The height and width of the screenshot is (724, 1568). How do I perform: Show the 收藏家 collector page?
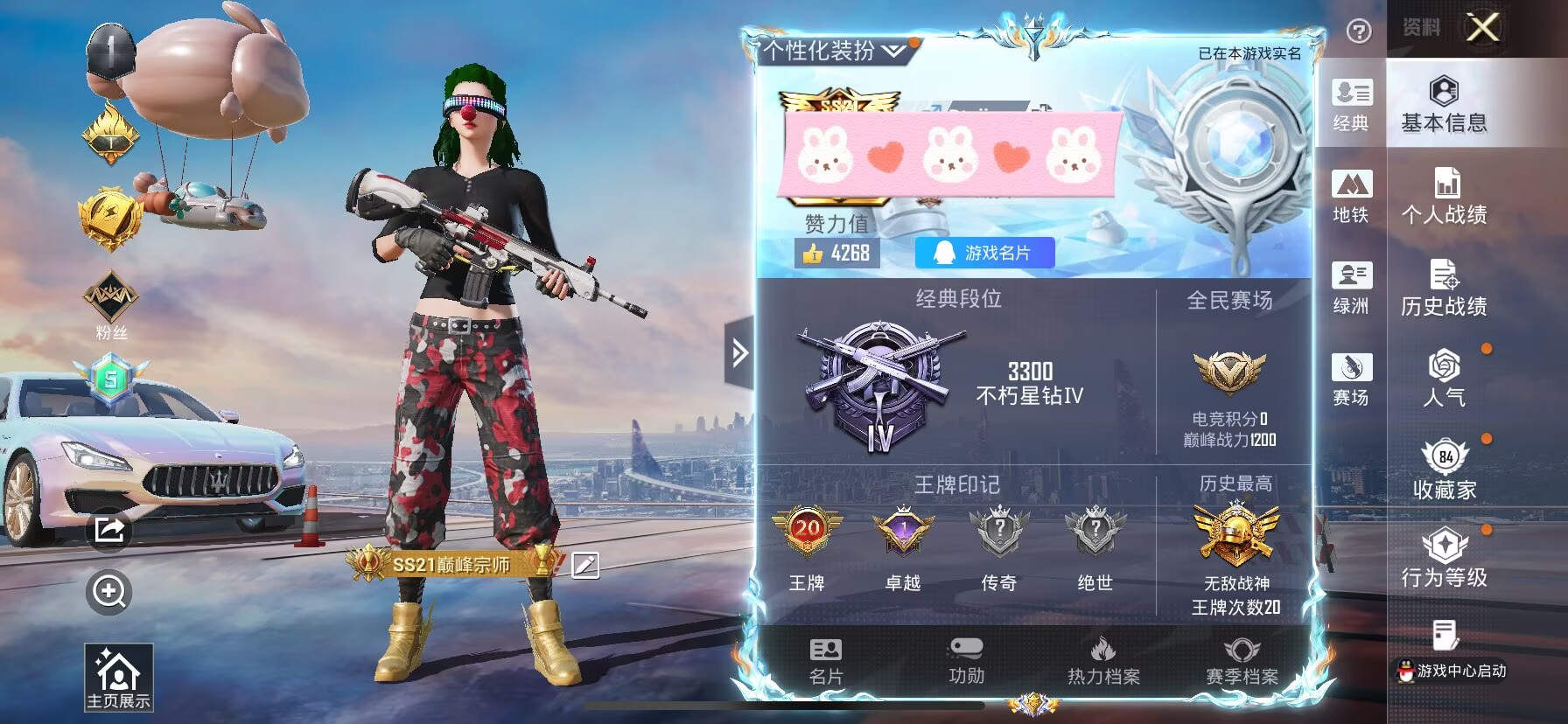1444,470
